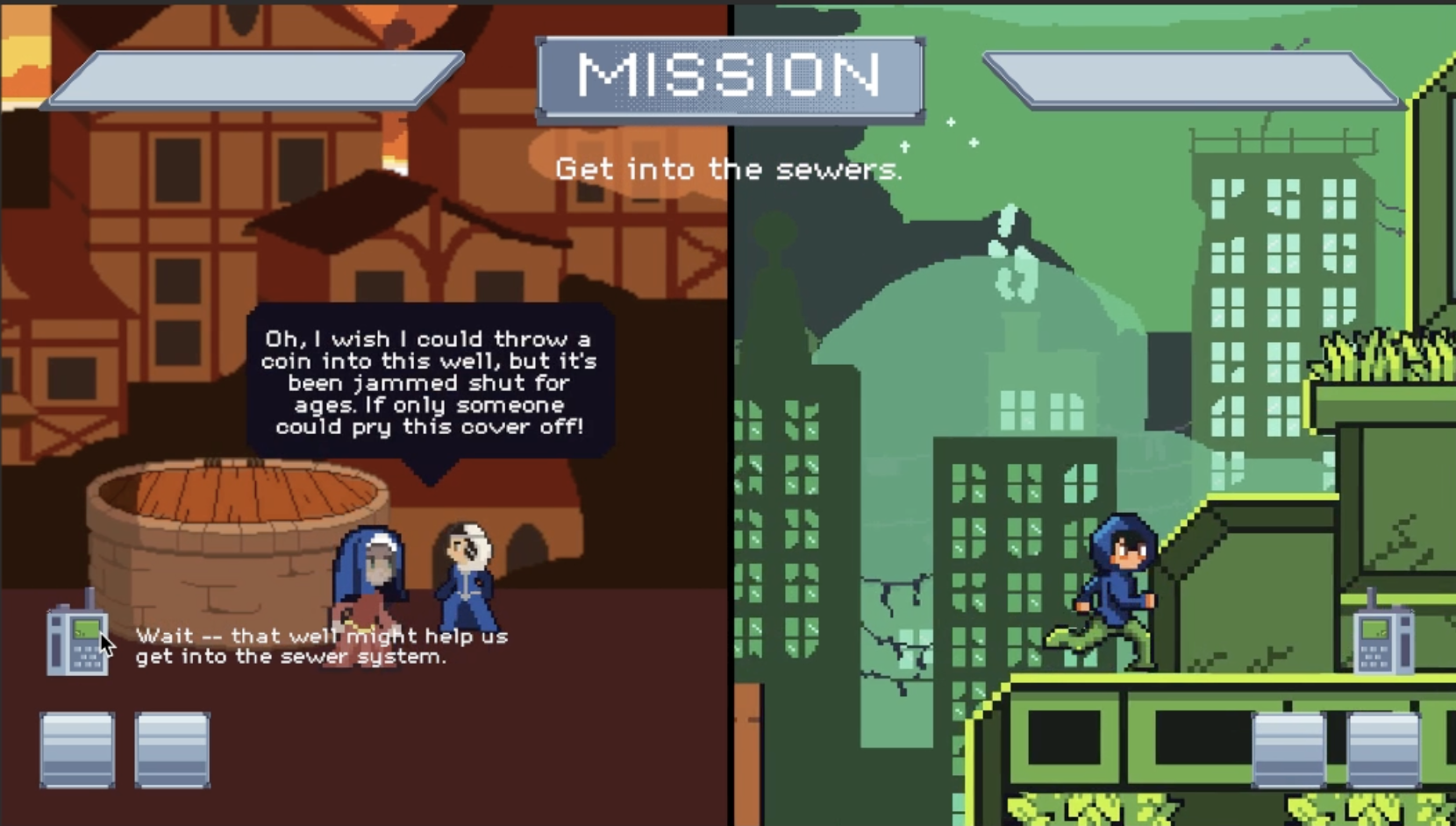Select the old woman in the blue shawl
Image resolution: width=1456 pixels, height=826 pixels.
coord(369,583)
